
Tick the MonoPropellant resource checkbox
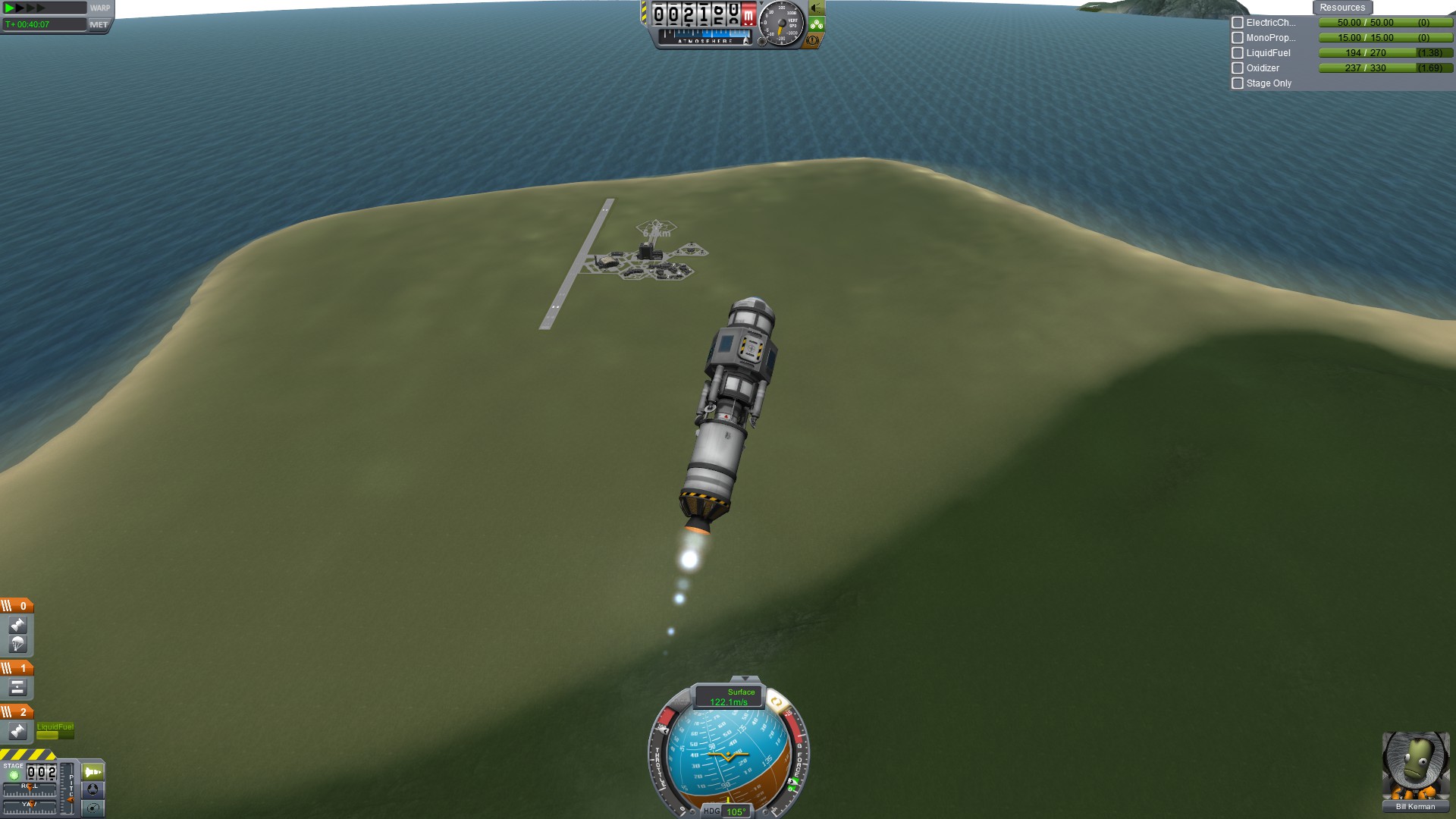point(1238,38)
